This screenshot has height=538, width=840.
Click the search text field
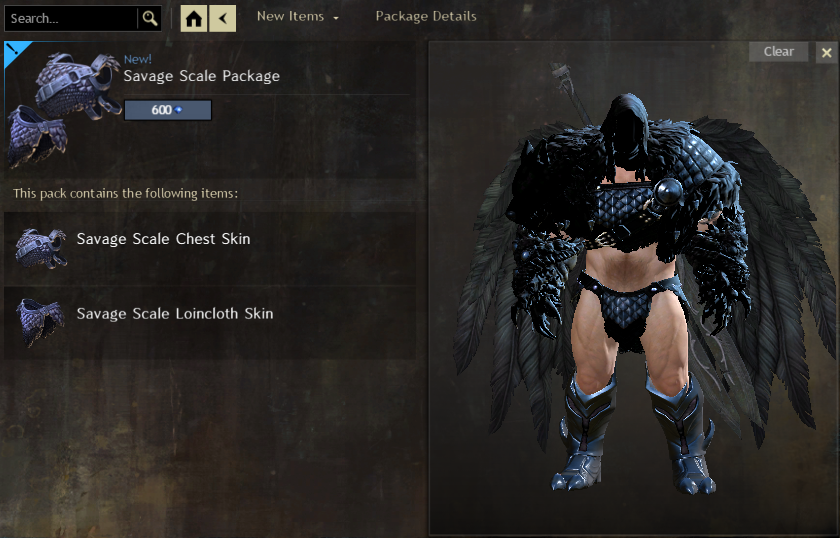coord(70,18)
